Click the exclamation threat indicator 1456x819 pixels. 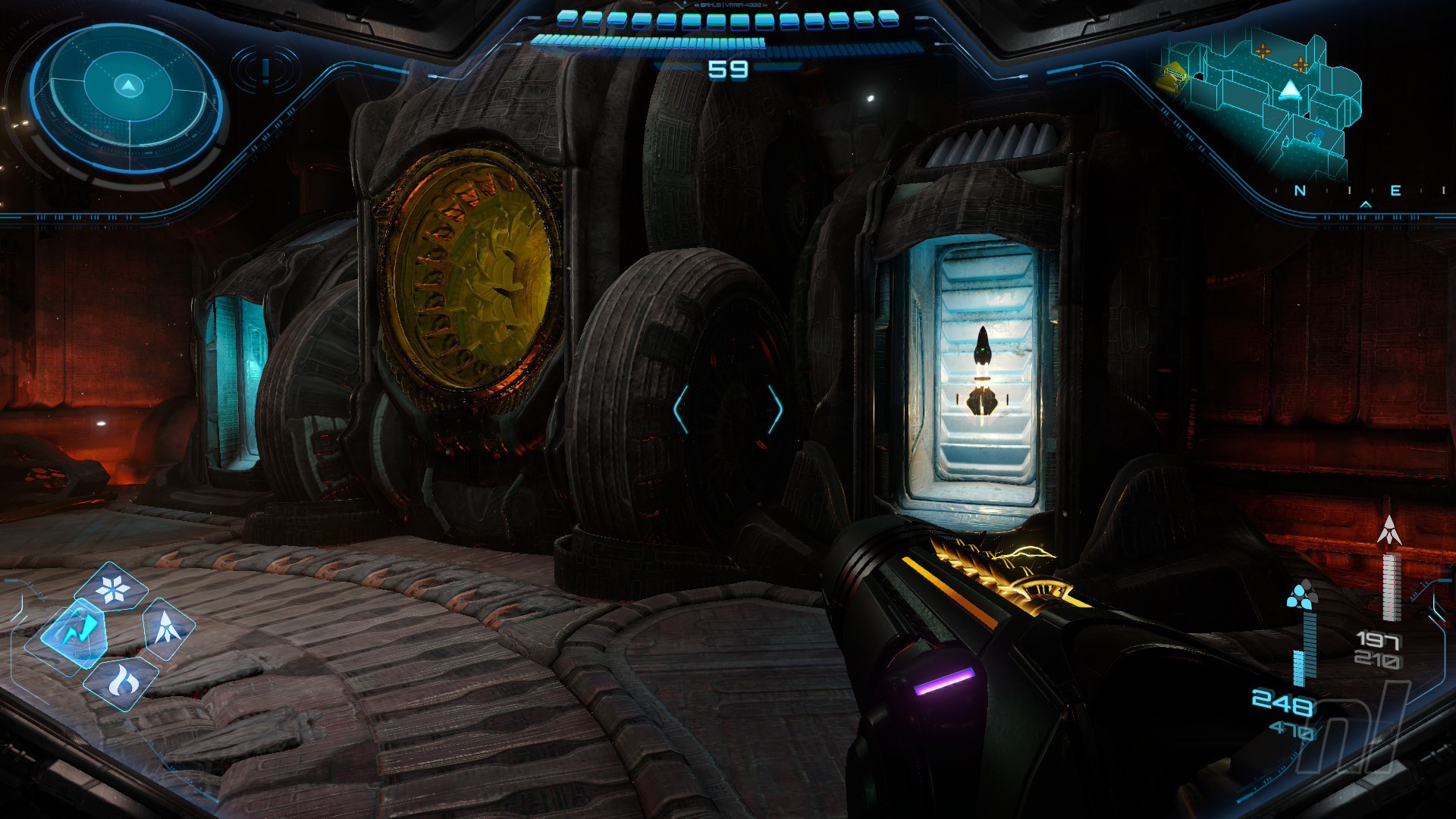point(265,71)
